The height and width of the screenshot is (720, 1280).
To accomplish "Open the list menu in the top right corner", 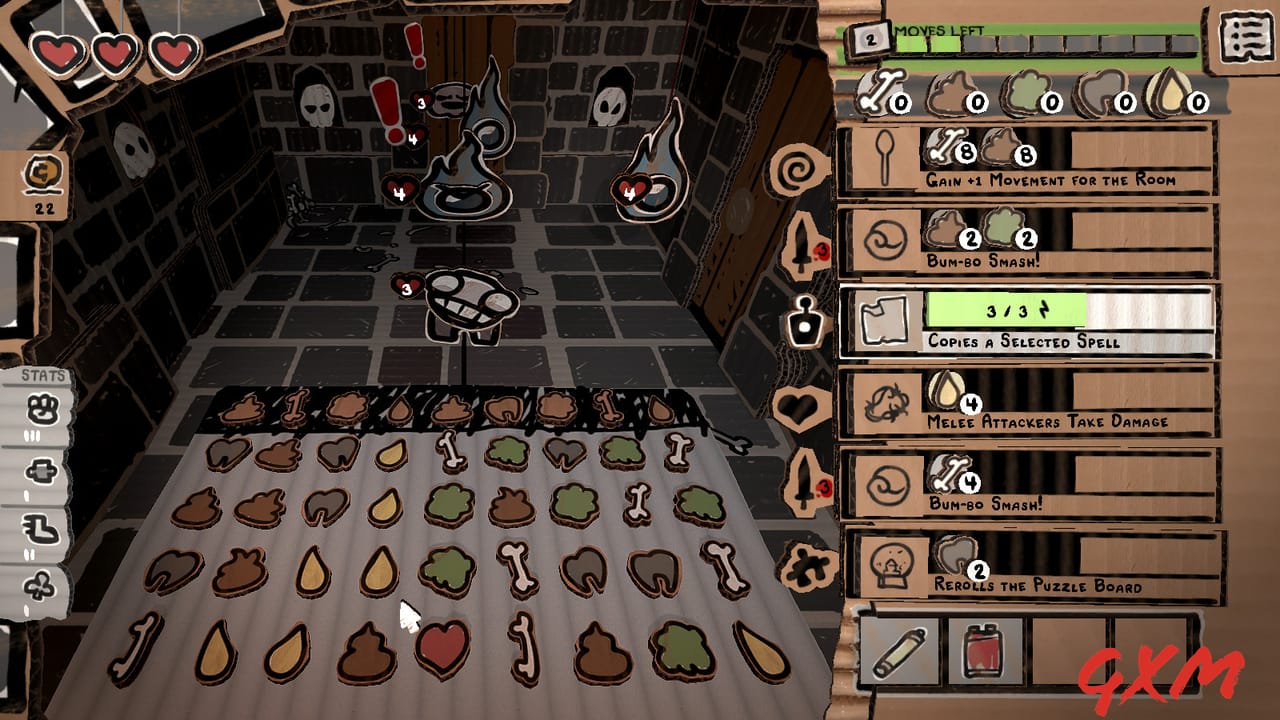I will click(1244, 37).
